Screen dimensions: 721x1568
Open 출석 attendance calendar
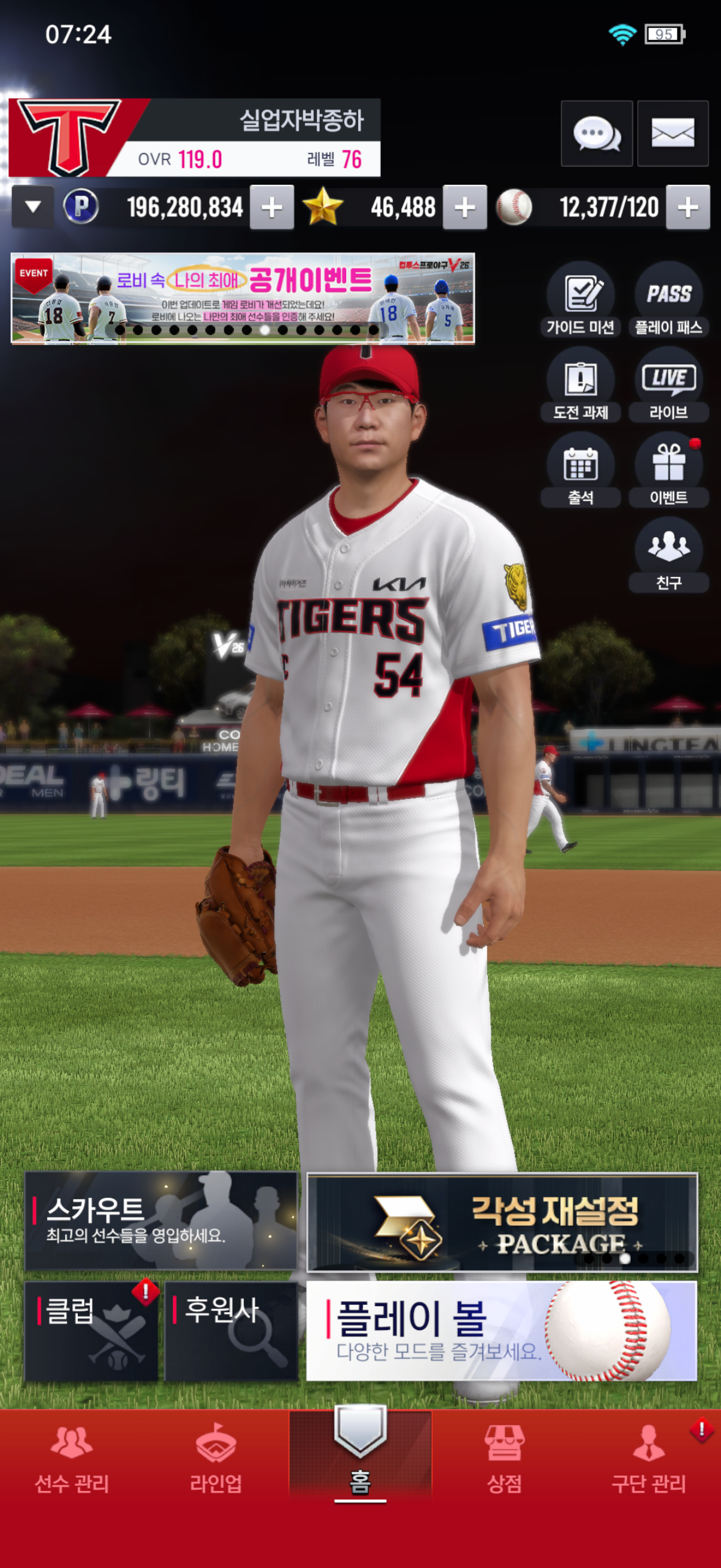click(580, 470)
